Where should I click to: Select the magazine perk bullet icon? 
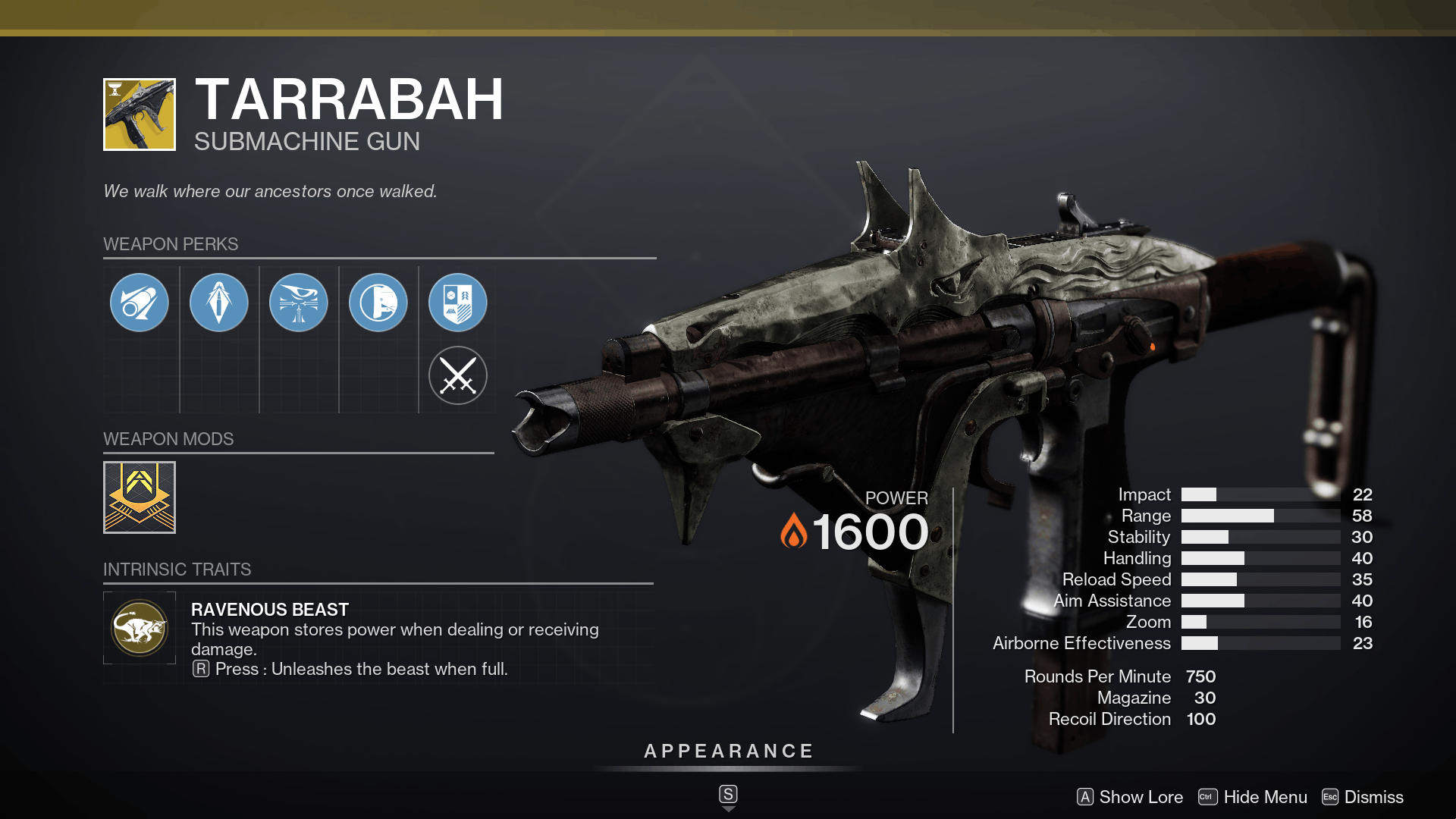219,302
